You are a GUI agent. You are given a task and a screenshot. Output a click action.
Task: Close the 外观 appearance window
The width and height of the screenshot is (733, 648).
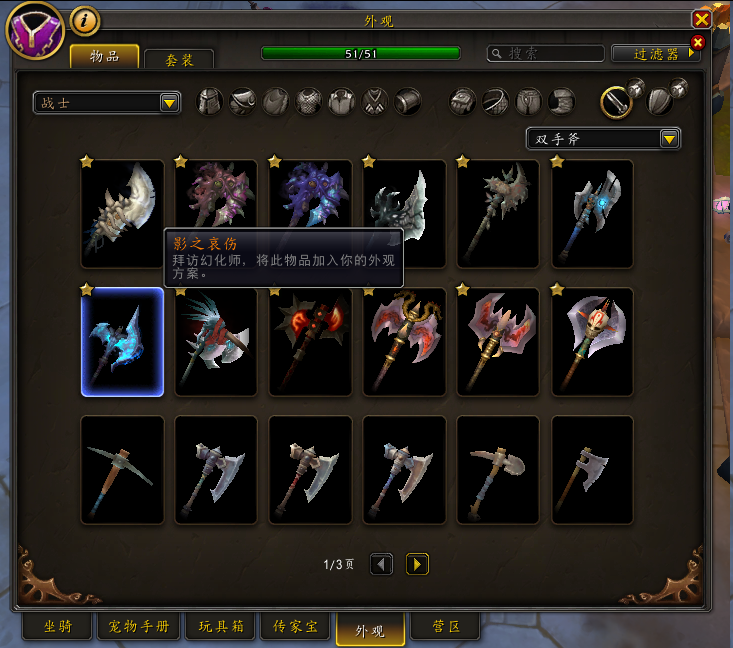701,19
